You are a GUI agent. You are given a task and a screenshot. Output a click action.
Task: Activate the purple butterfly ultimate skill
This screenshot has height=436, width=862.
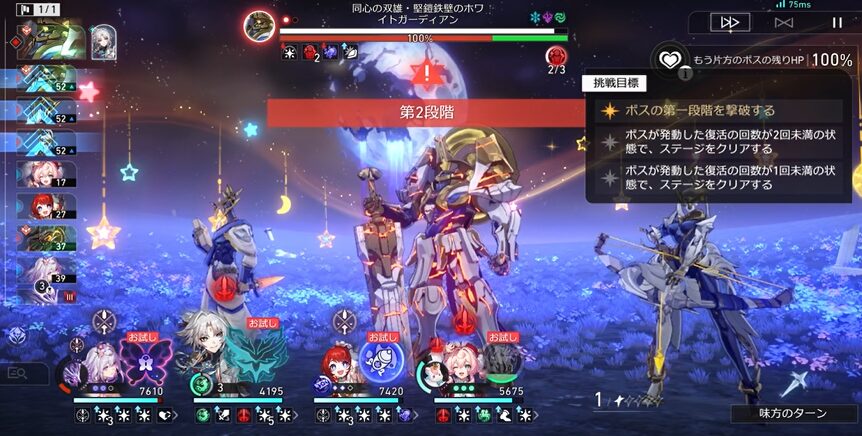coord(146,360)
